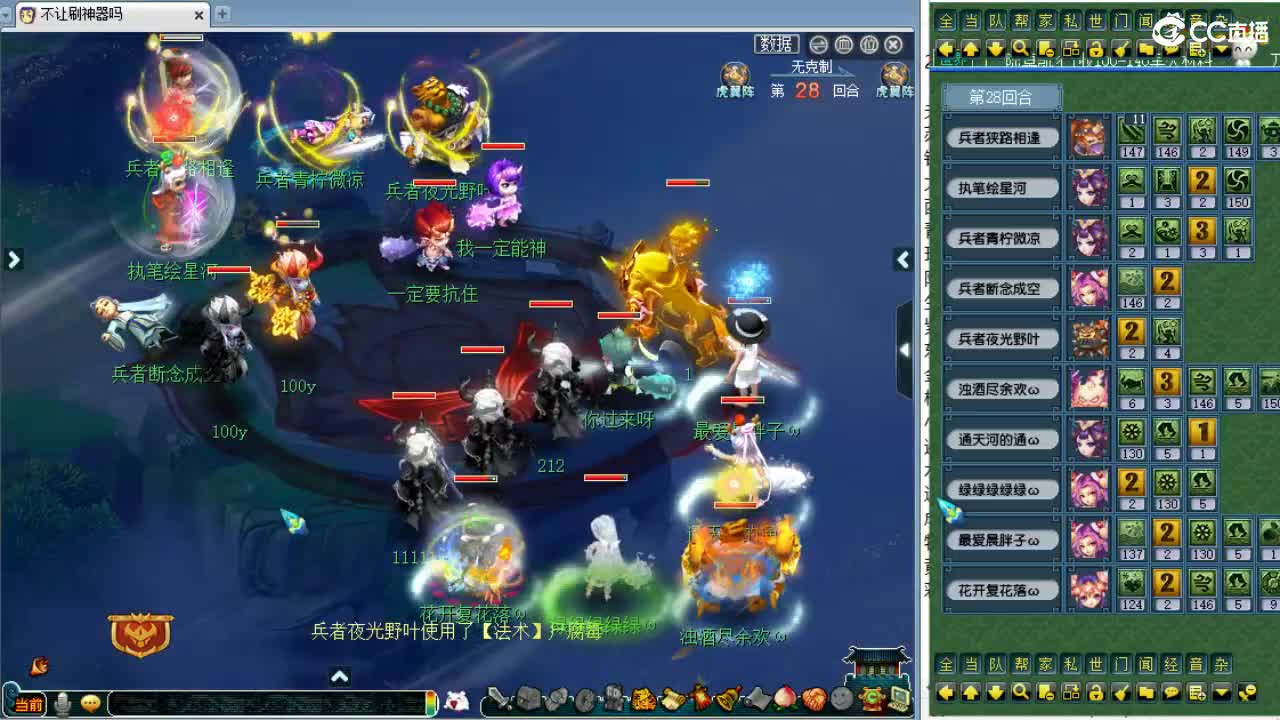Open the computer system icon at the toolbar's right end
Image resolution: width=1280 pixels, height=720 pixels.
[x=900, y=700]
